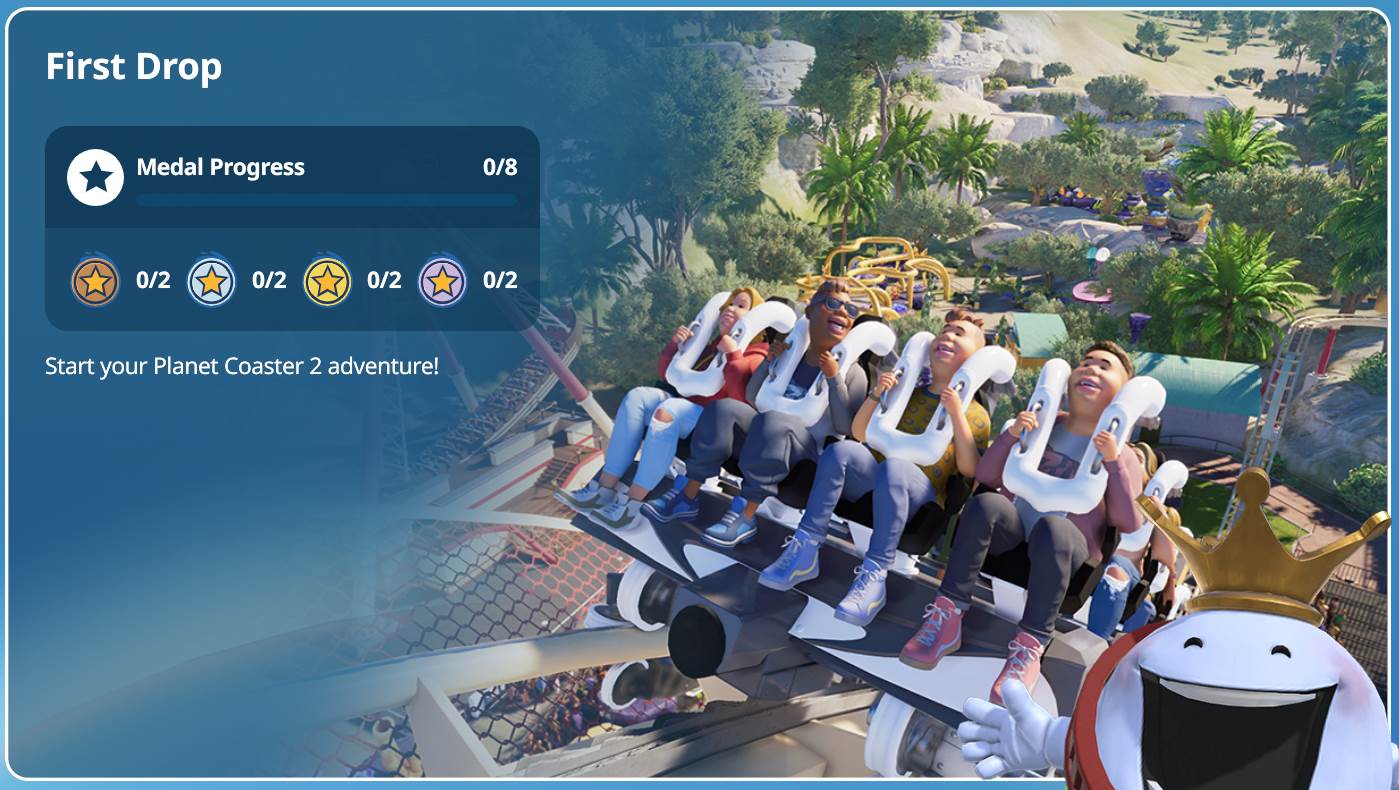The image size is (1399, 790).
Task: Click the bronze medal icon
Action: [x=95, y=281]
